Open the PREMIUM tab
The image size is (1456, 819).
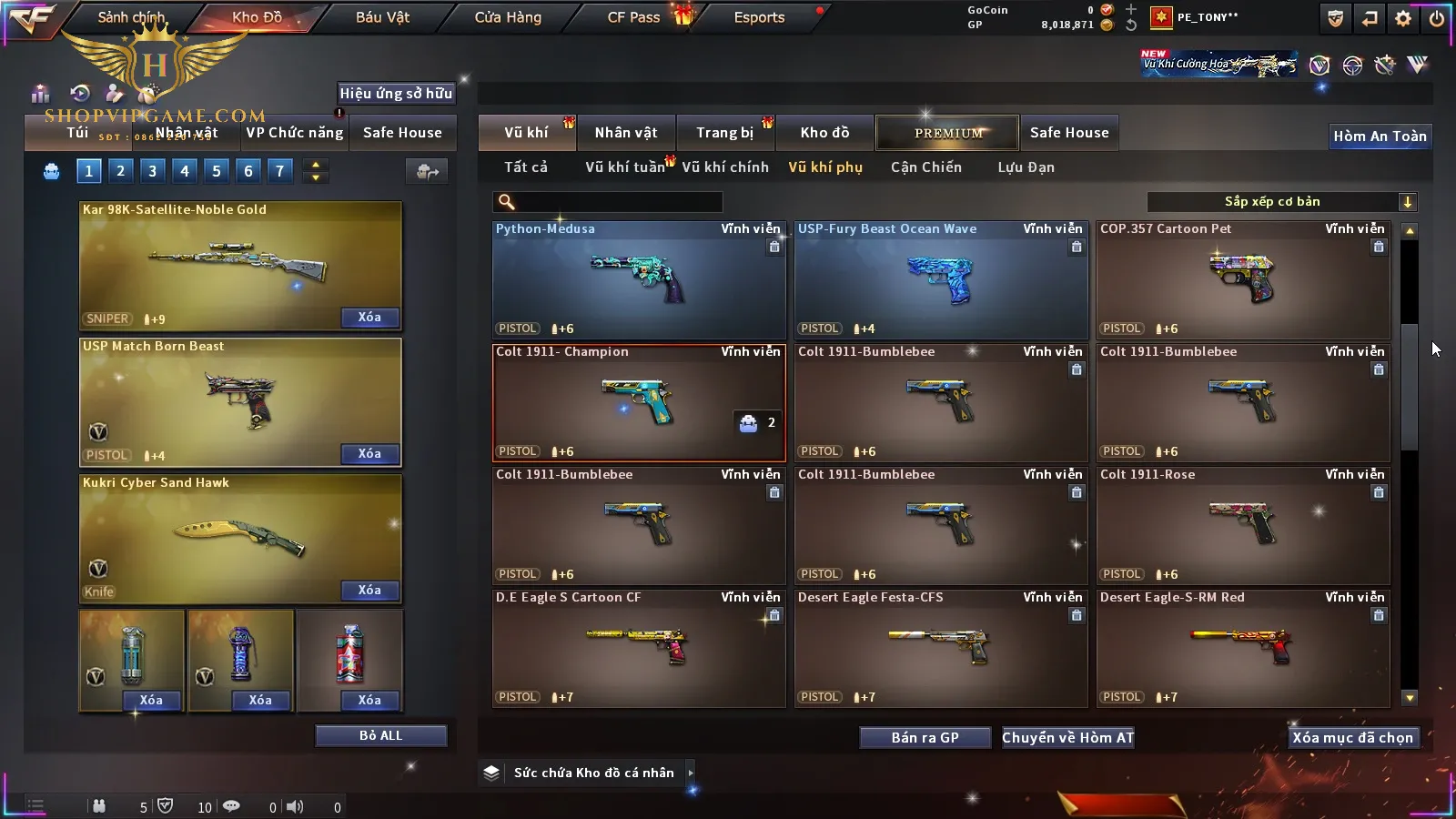(947, 133)
